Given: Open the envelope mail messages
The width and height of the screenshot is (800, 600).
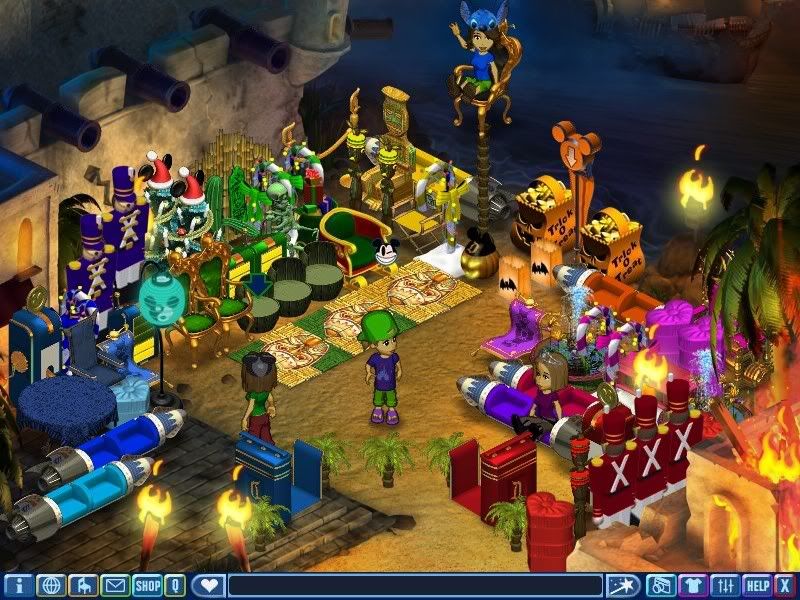Looking at the screenshot, I should [115, 585].
